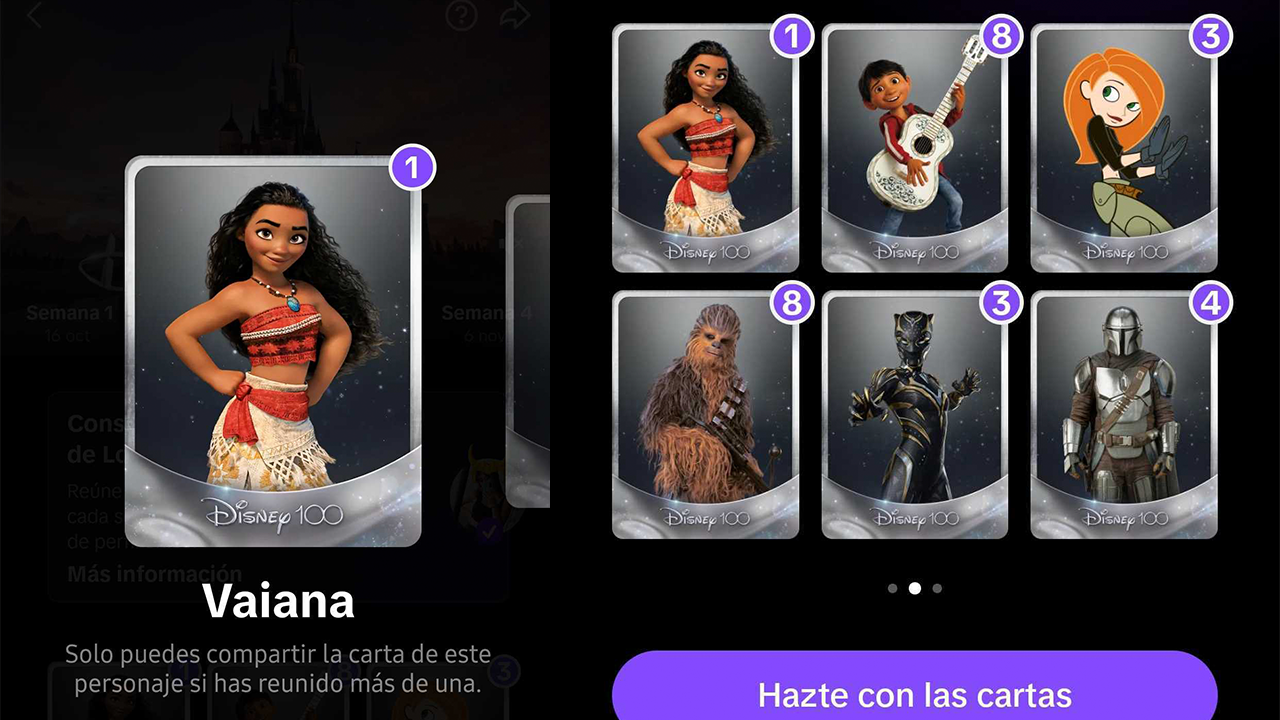Tap the Hazte con las cartas button

point(914,694)
